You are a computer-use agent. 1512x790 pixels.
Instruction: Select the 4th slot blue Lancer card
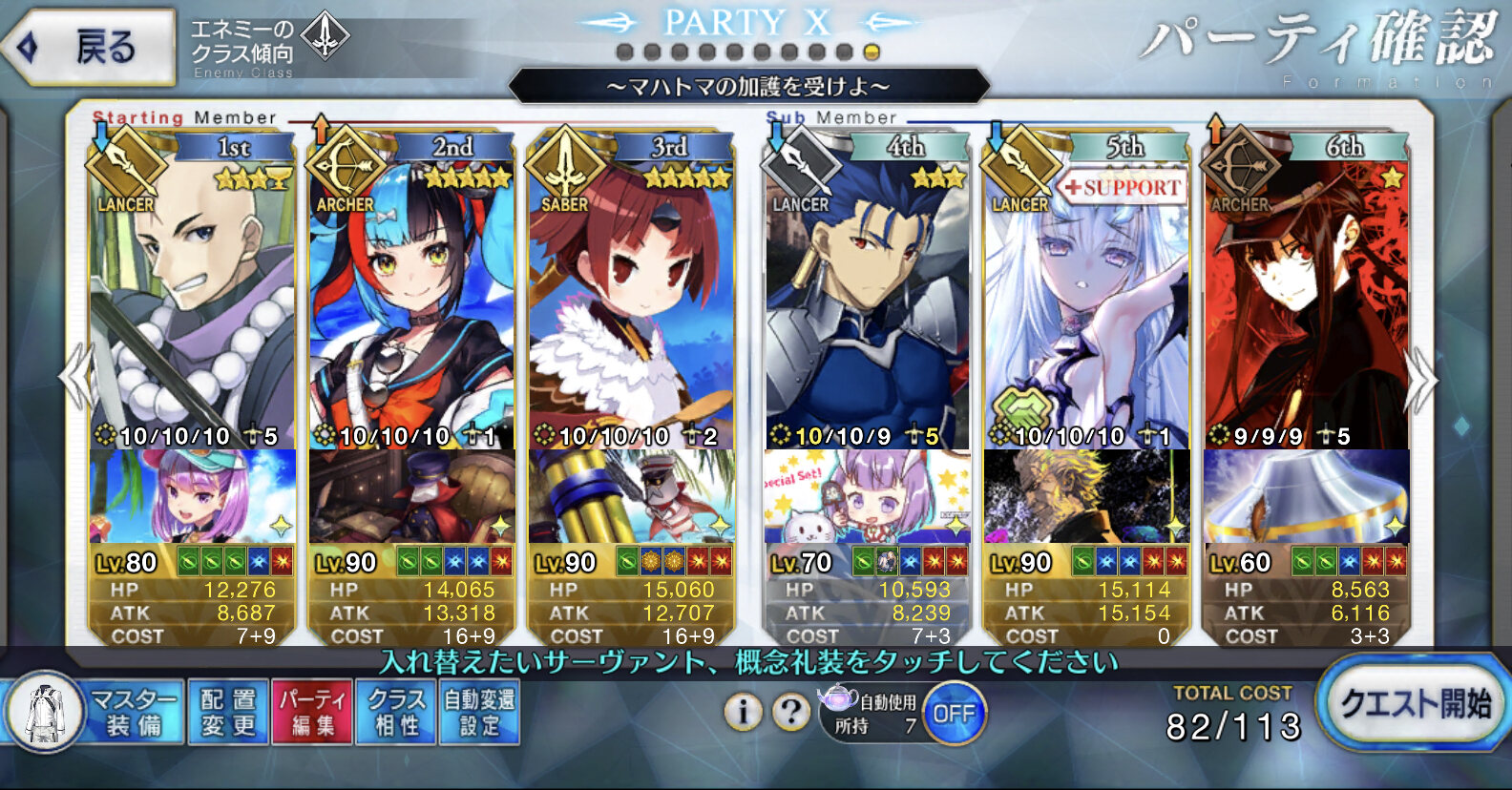coord(867,305)
